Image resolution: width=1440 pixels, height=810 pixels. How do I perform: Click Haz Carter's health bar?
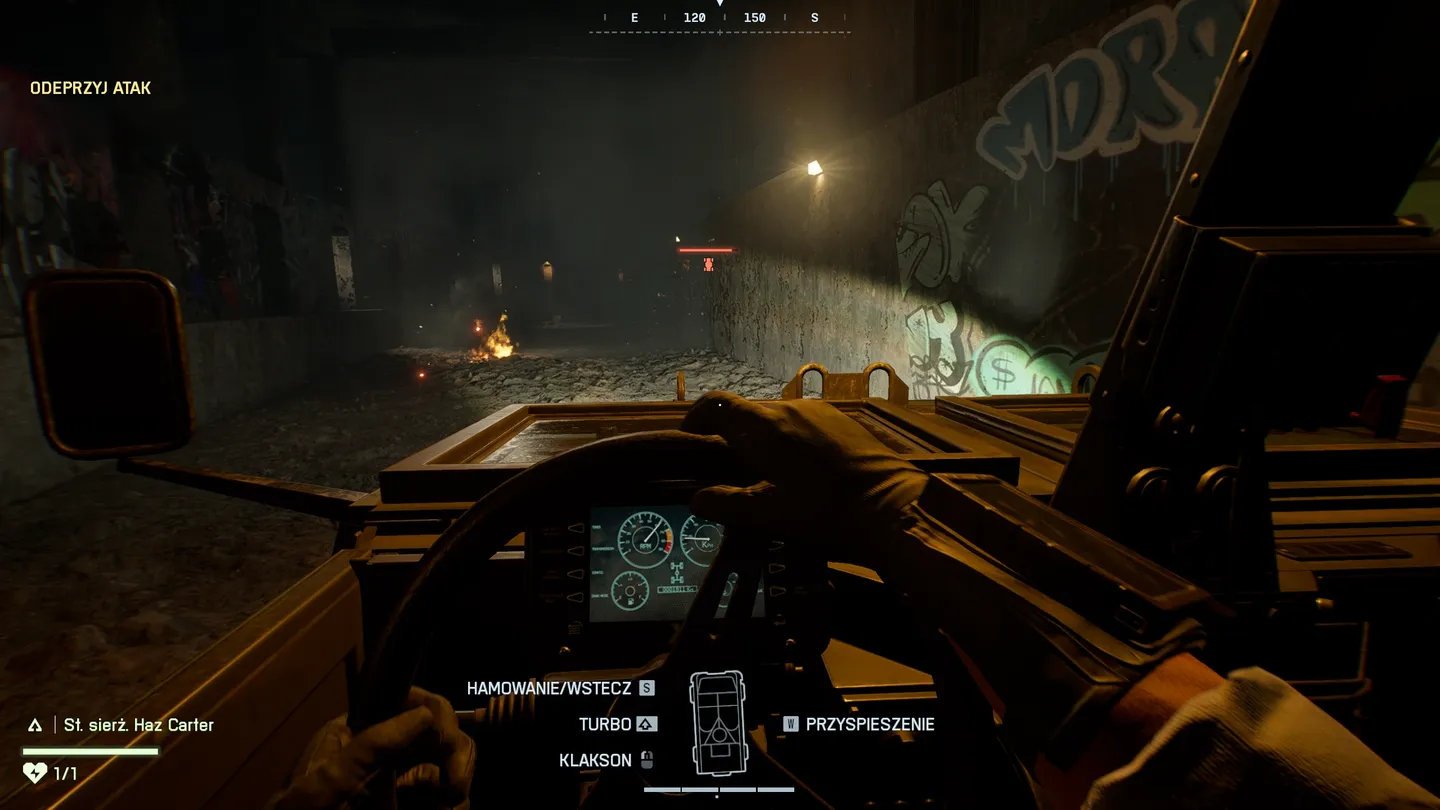90,751
